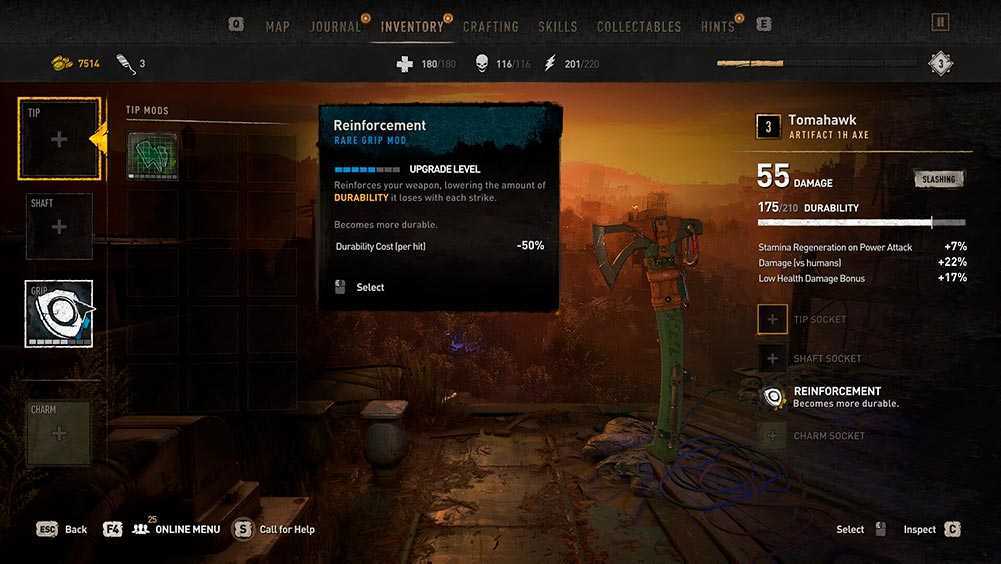This screenshot has height=564, width=1001.
Task: Open the Online Menu
Action: (x=175, y=529)
